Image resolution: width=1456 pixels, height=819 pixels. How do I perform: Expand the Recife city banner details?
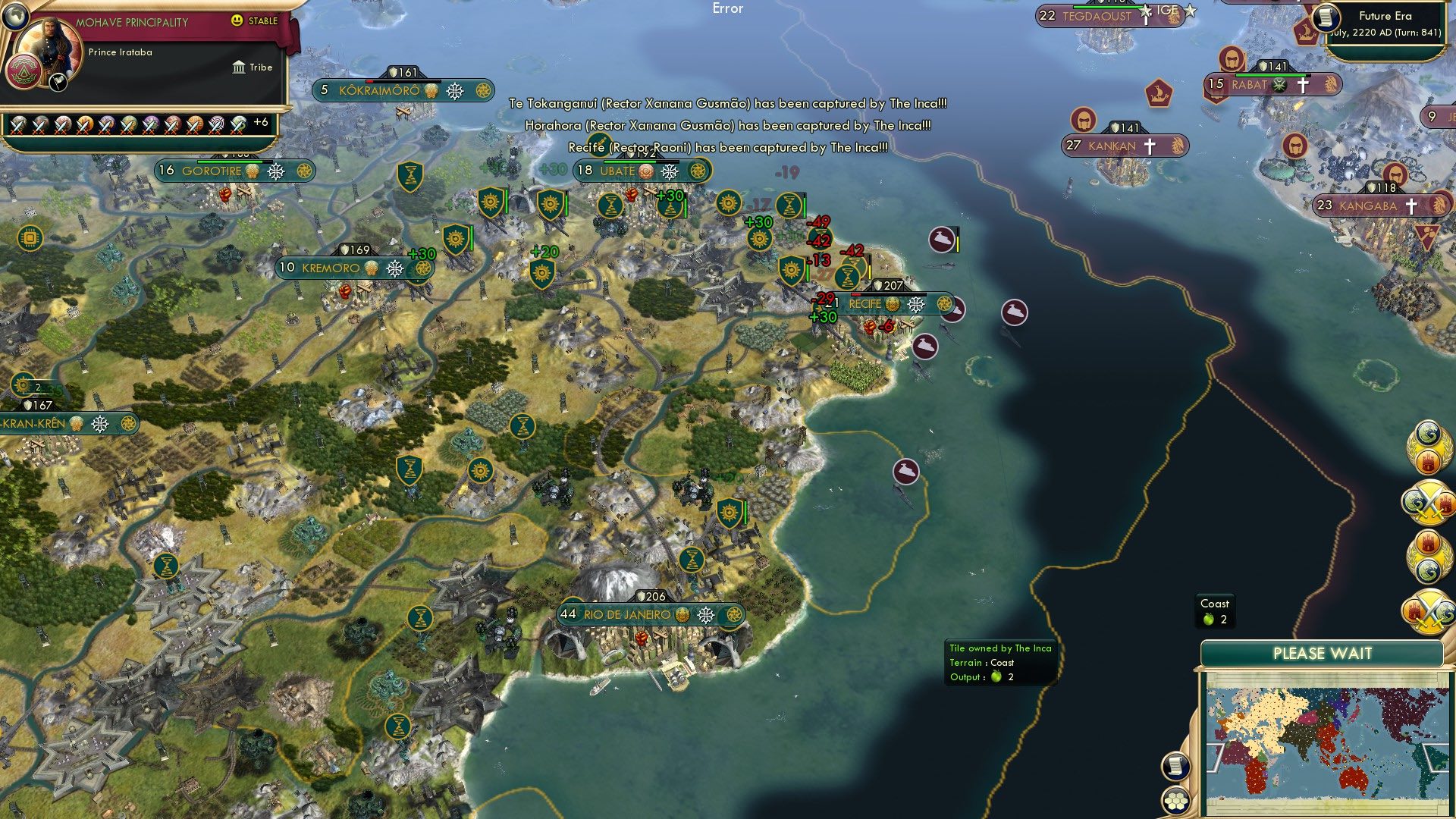click(x=864, y=304)
